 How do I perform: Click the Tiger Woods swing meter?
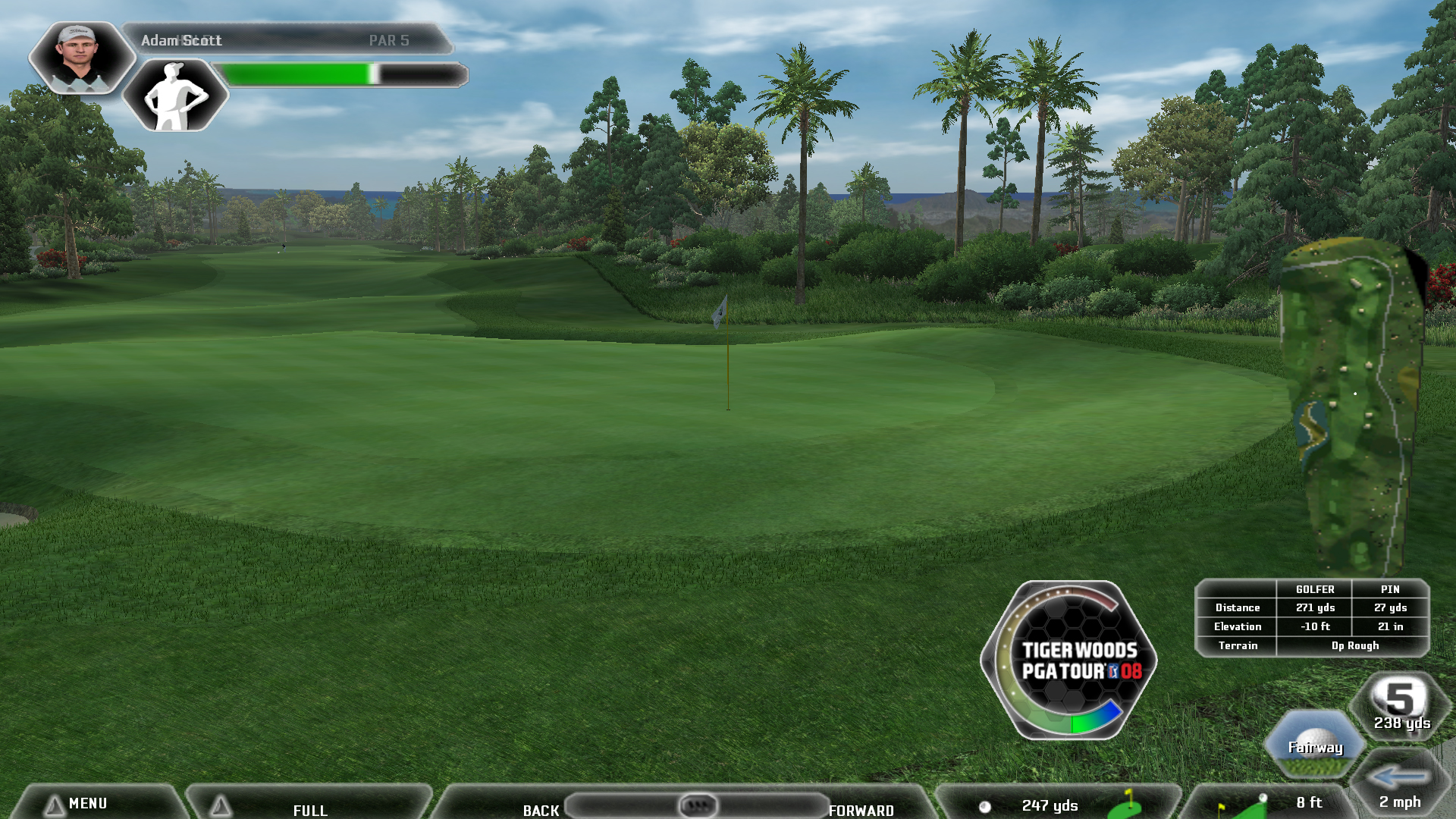[x=1069, y=661]
